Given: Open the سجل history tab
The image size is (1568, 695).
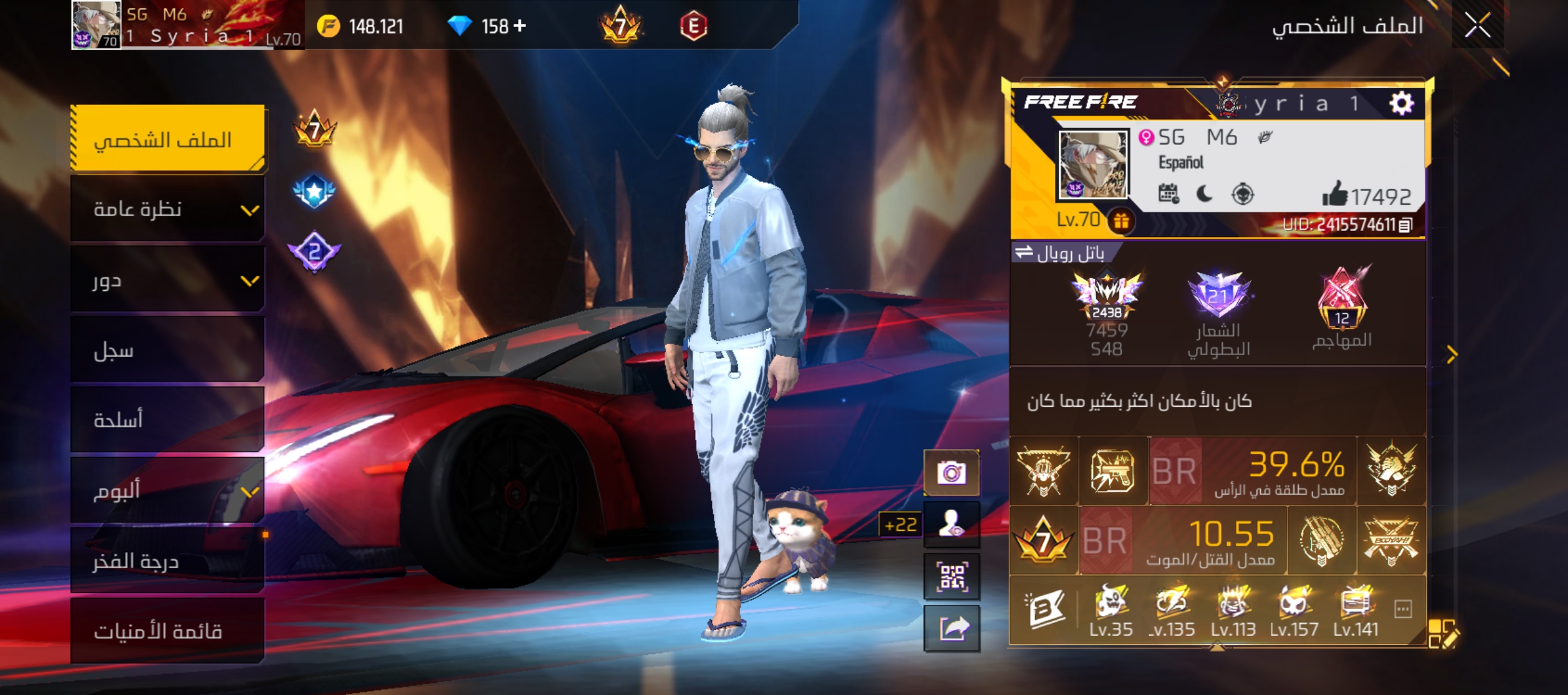Looking at the screenshot, I should tap(167, 350).
